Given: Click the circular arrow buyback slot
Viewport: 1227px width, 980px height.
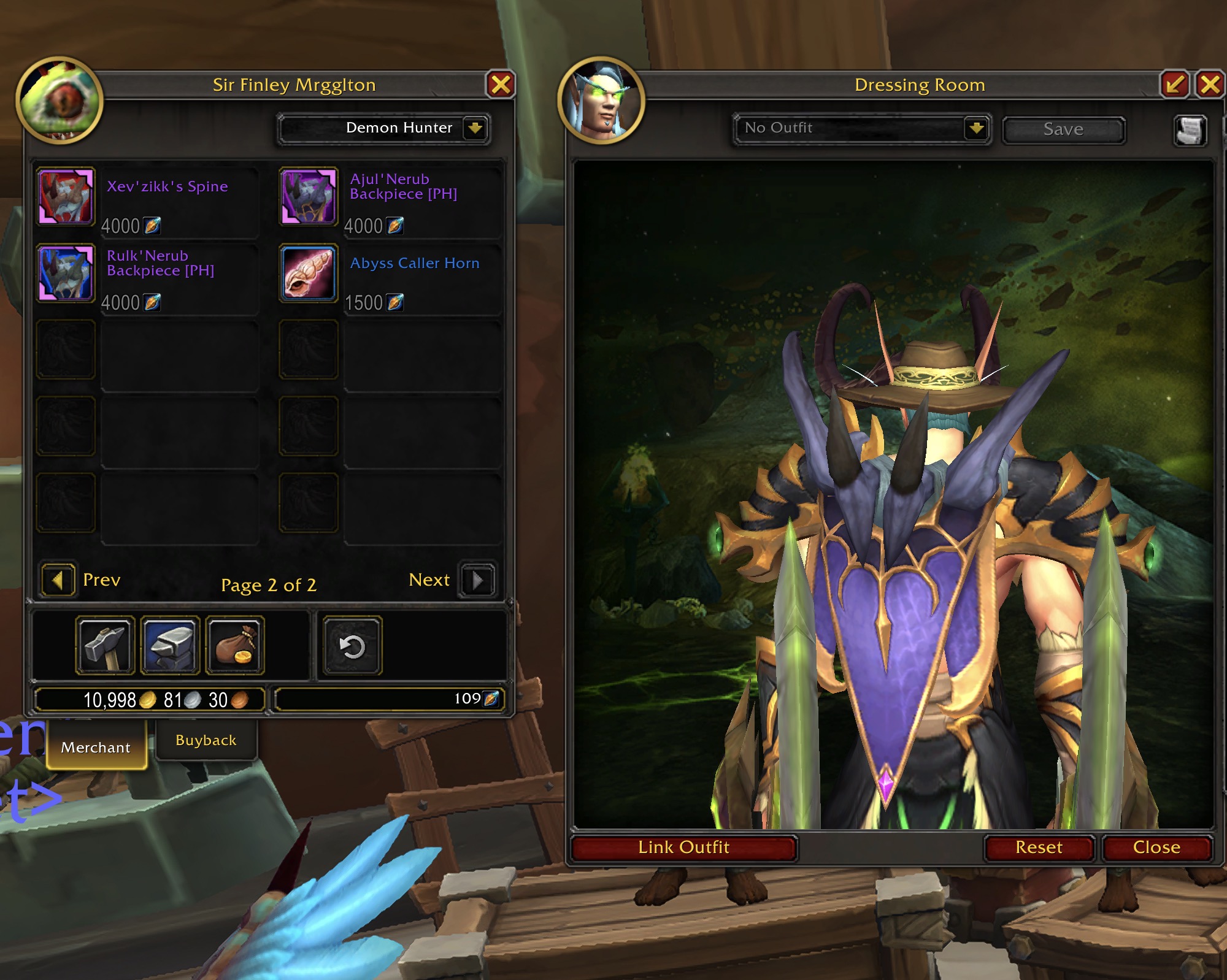Looking at the screenshot, I should (352, 646).
